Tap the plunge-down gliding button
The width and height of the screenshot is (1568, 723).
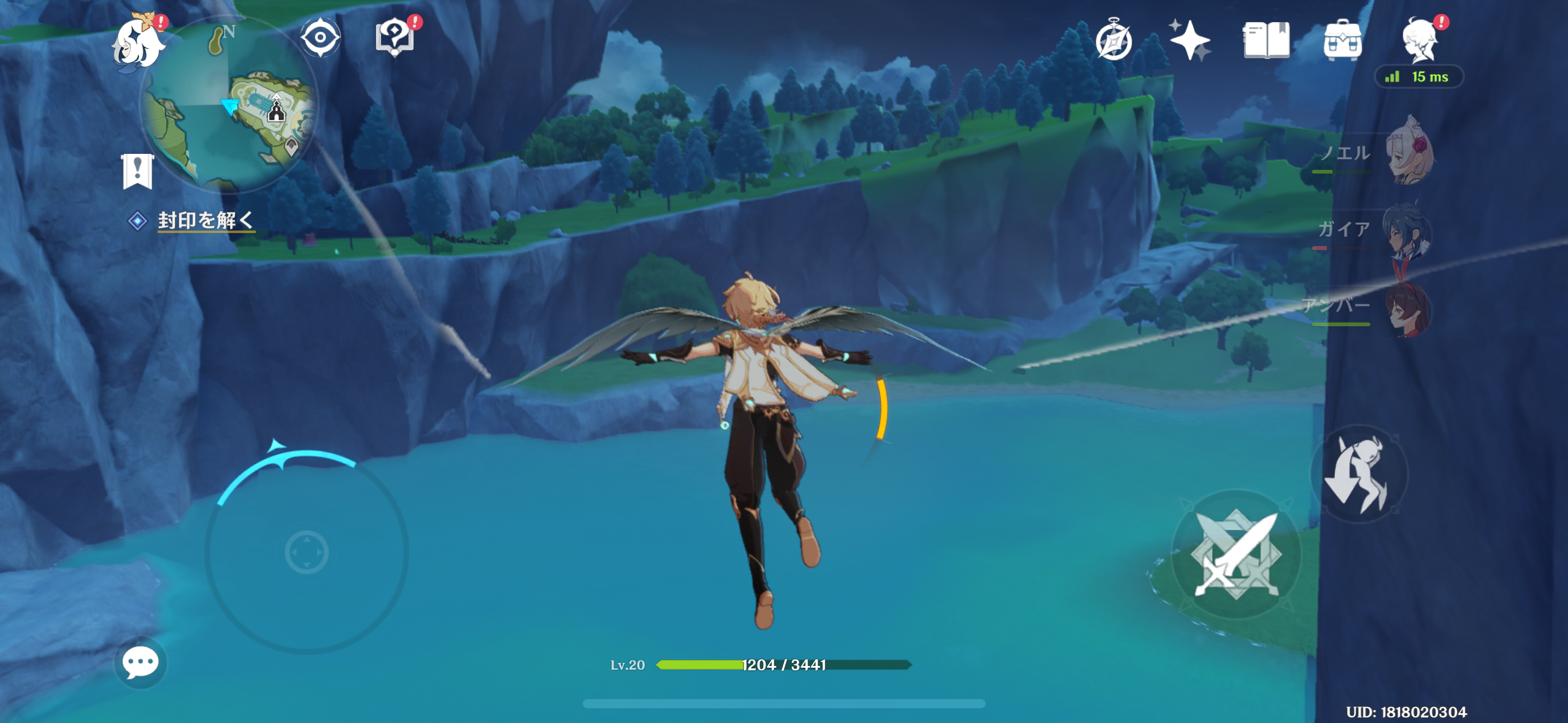pos(1359,475)
